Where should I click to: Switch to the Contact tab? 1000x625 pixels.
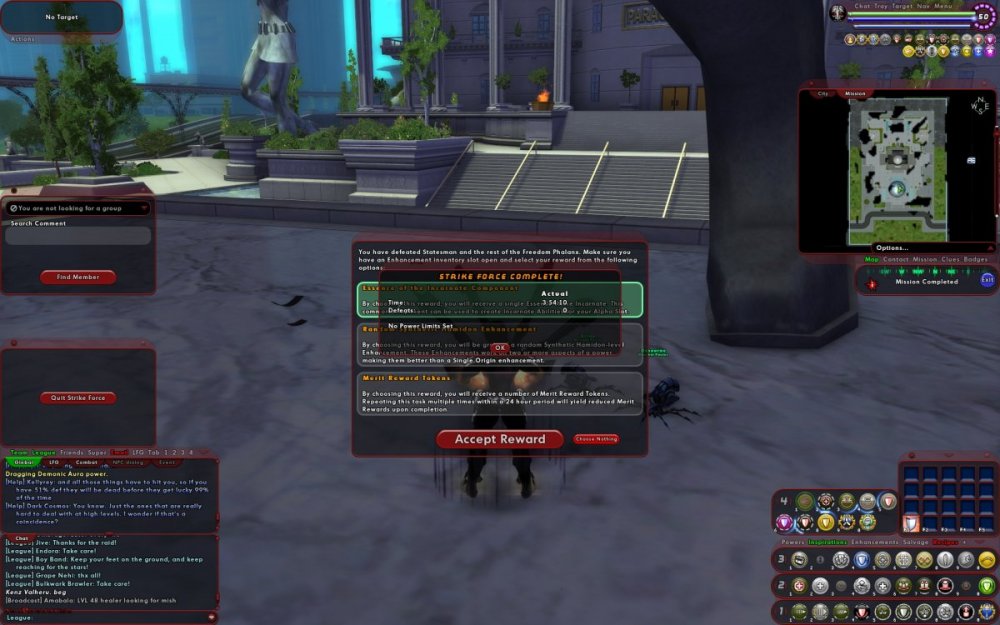896,259
